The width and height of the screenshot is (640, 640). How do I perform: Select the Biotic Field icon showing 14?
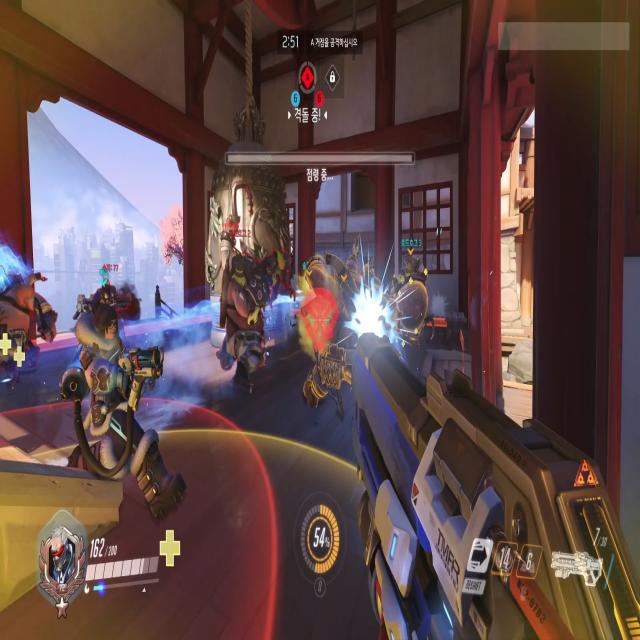click(507, 558)
